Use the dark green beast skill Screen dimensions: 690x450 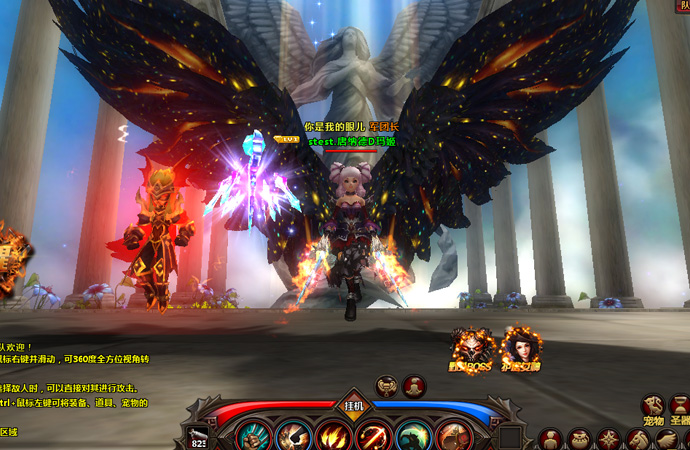tap(413, 437)
